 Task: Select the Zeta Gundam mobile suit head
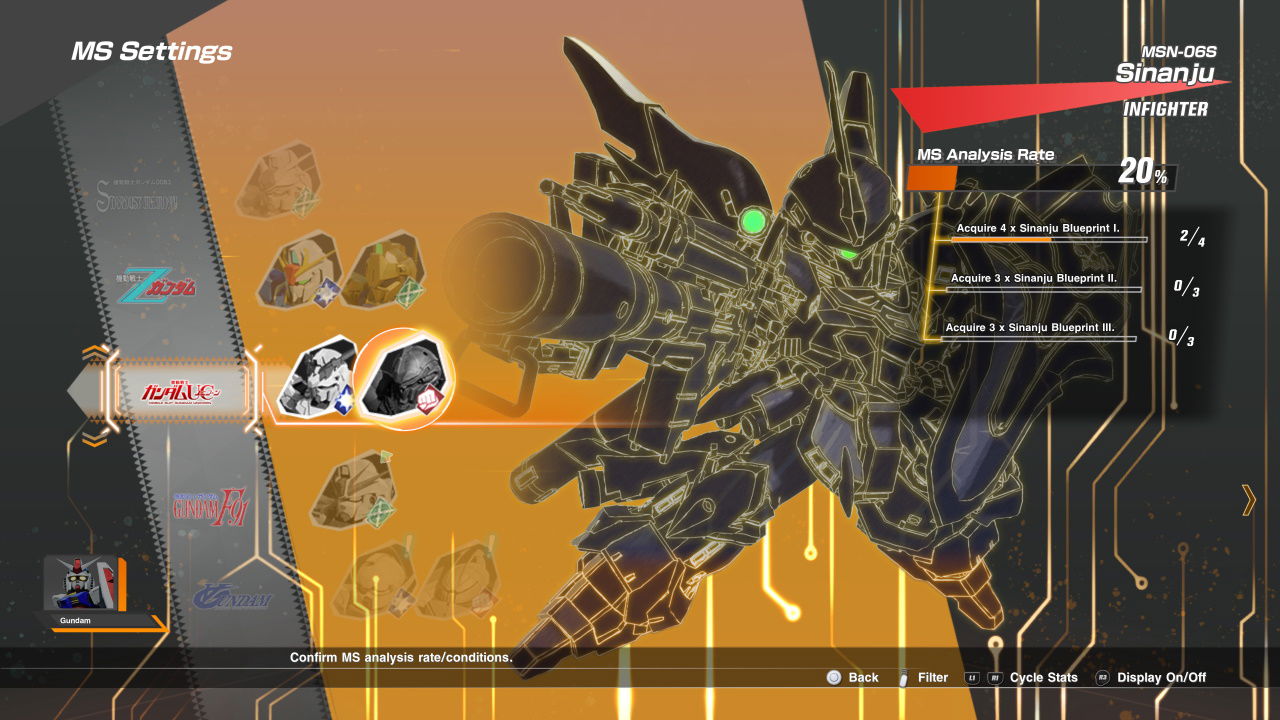[x=299, y=270]
